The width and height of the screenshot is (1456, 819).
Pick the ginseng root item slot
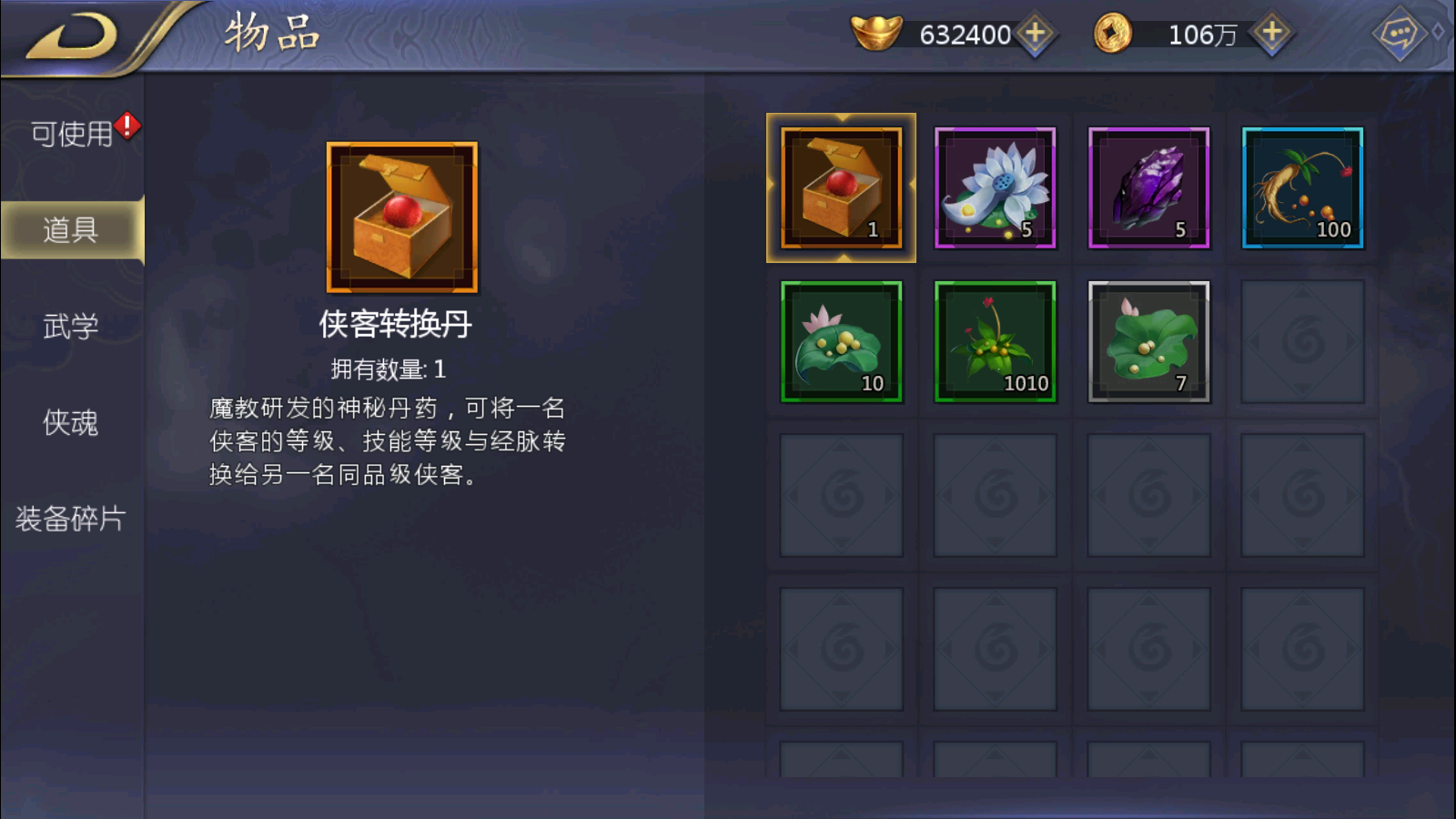point(1302,188)
